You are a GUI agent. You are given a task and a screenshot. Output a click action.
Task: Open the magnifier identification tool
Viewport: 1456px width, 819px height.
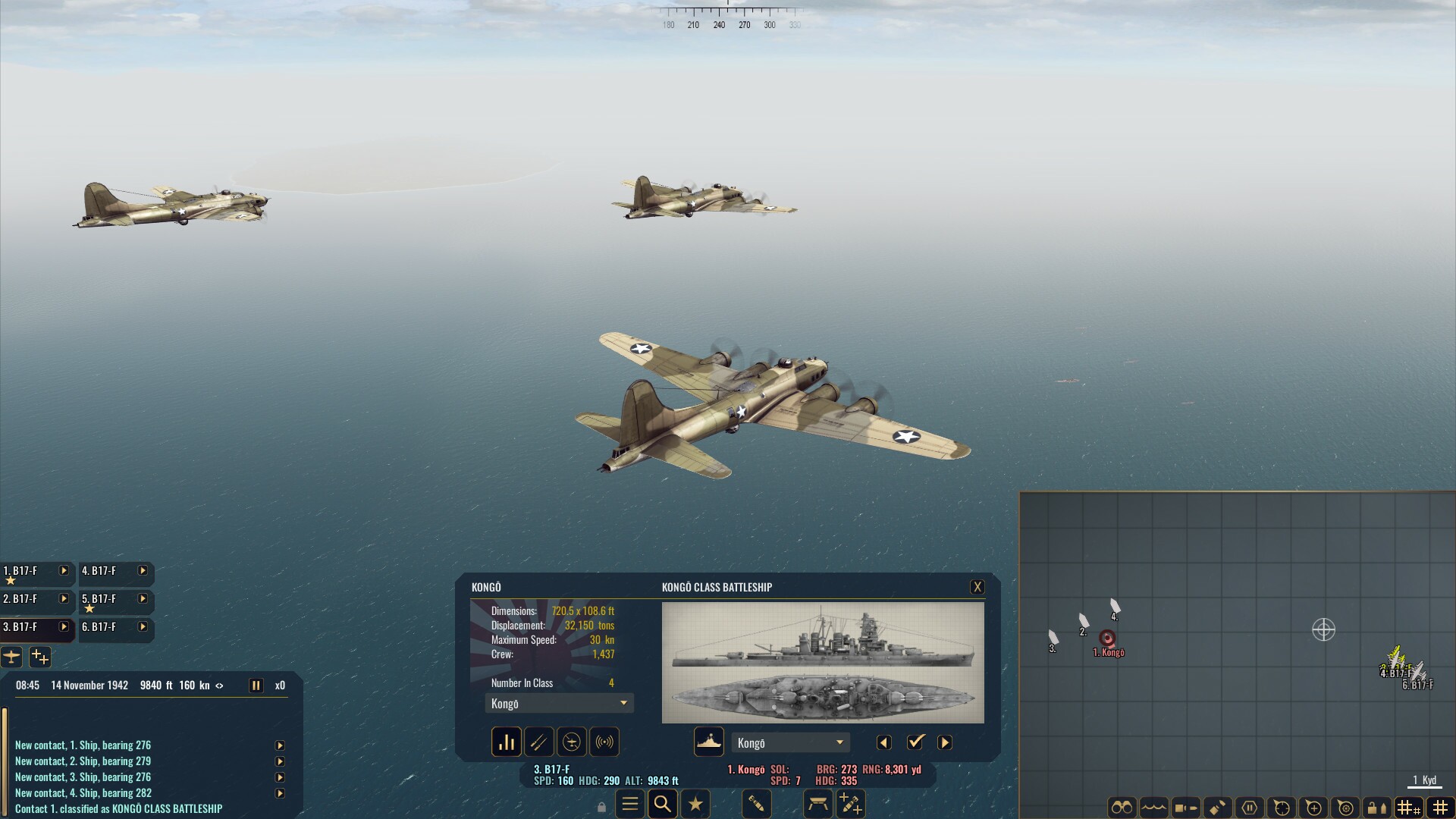pos(663,804)
